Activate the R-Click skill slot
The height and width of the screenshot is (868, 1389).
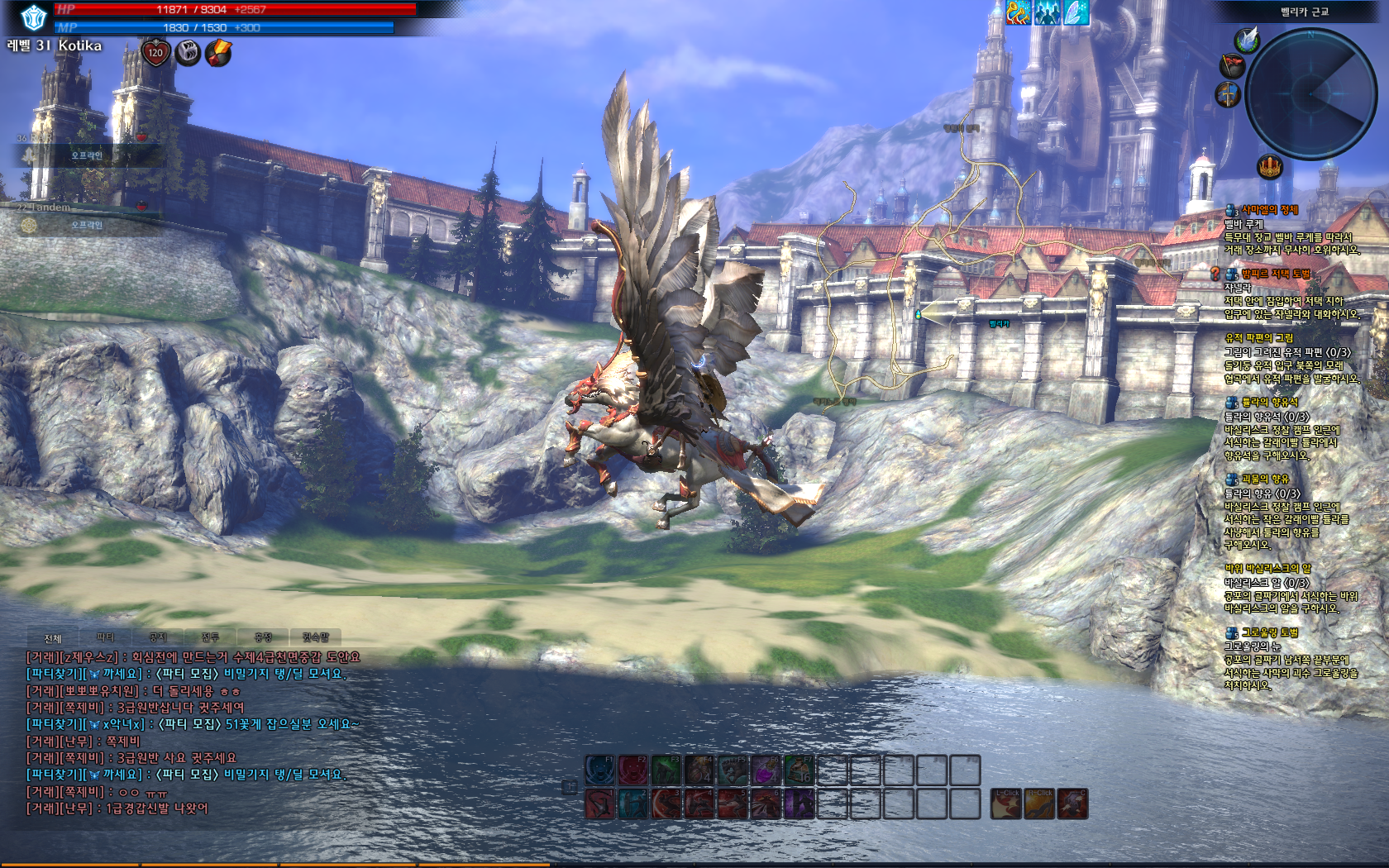pos(1039,804)
